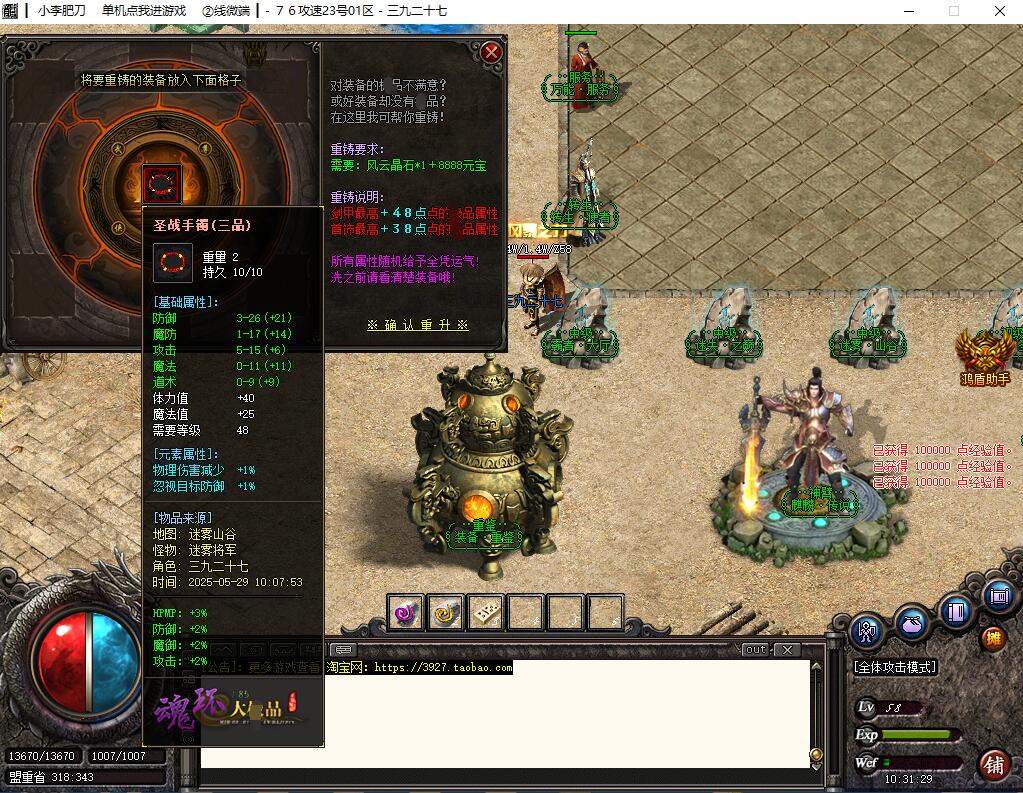1023x793 pixels.
Task: Close the reforging panel with the red X
Action: tap(490, 52)
